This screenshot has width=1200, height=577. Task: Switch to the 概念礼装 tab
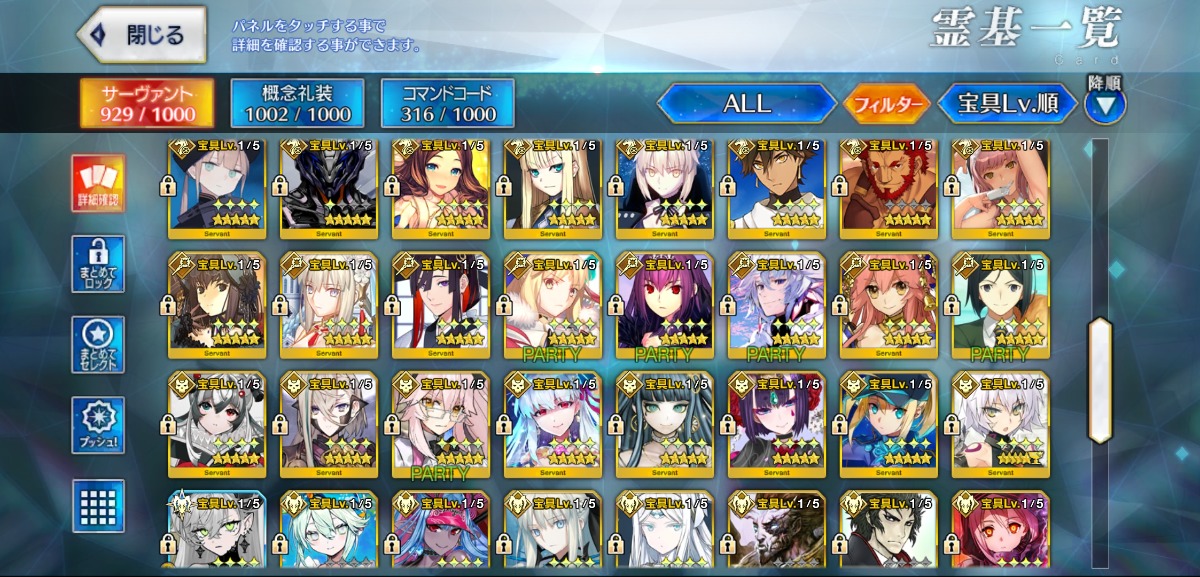point(297,103)
